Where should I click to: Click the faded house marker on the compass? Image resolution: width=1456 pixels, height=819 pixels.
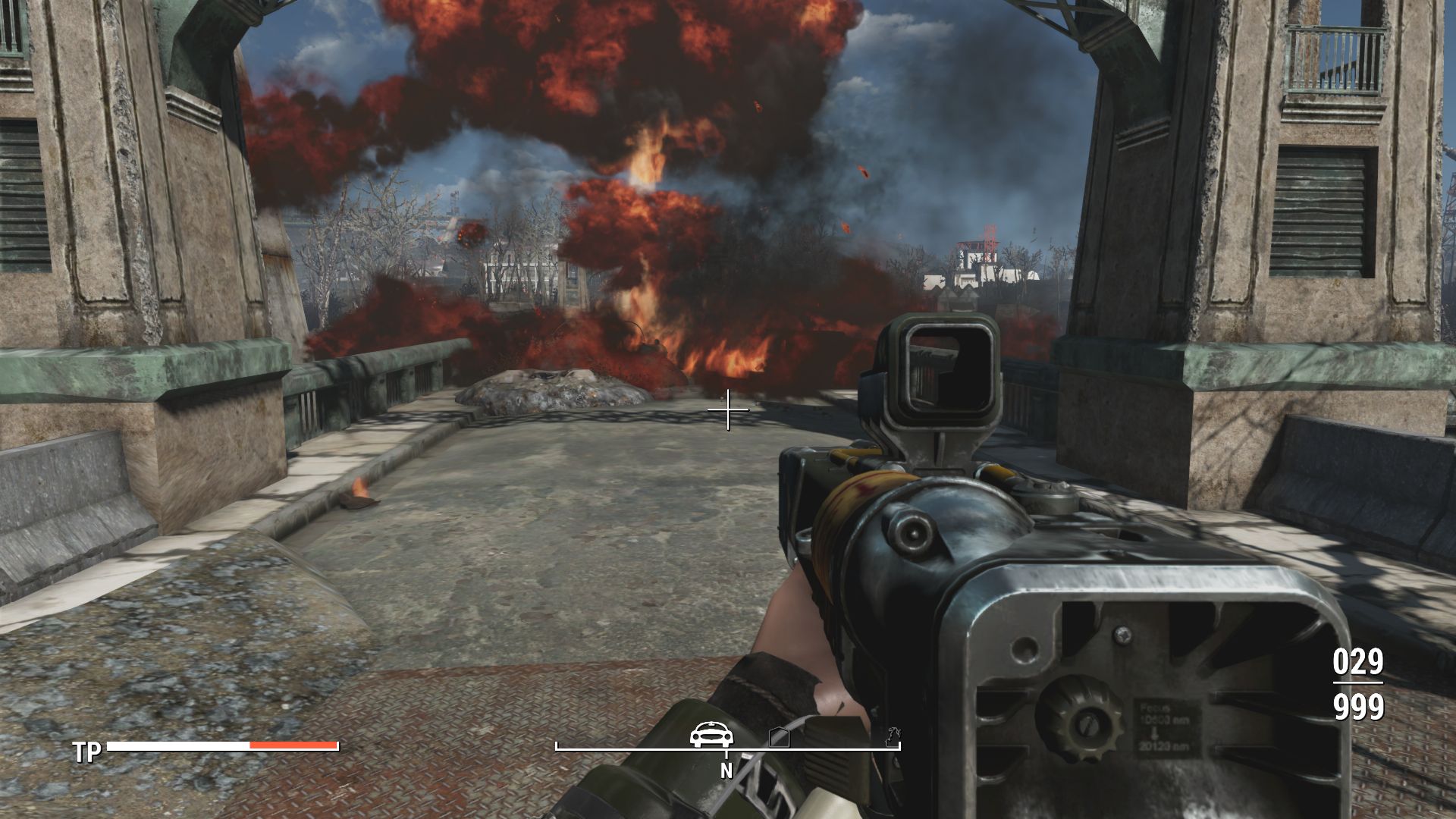tap(780, 737)
